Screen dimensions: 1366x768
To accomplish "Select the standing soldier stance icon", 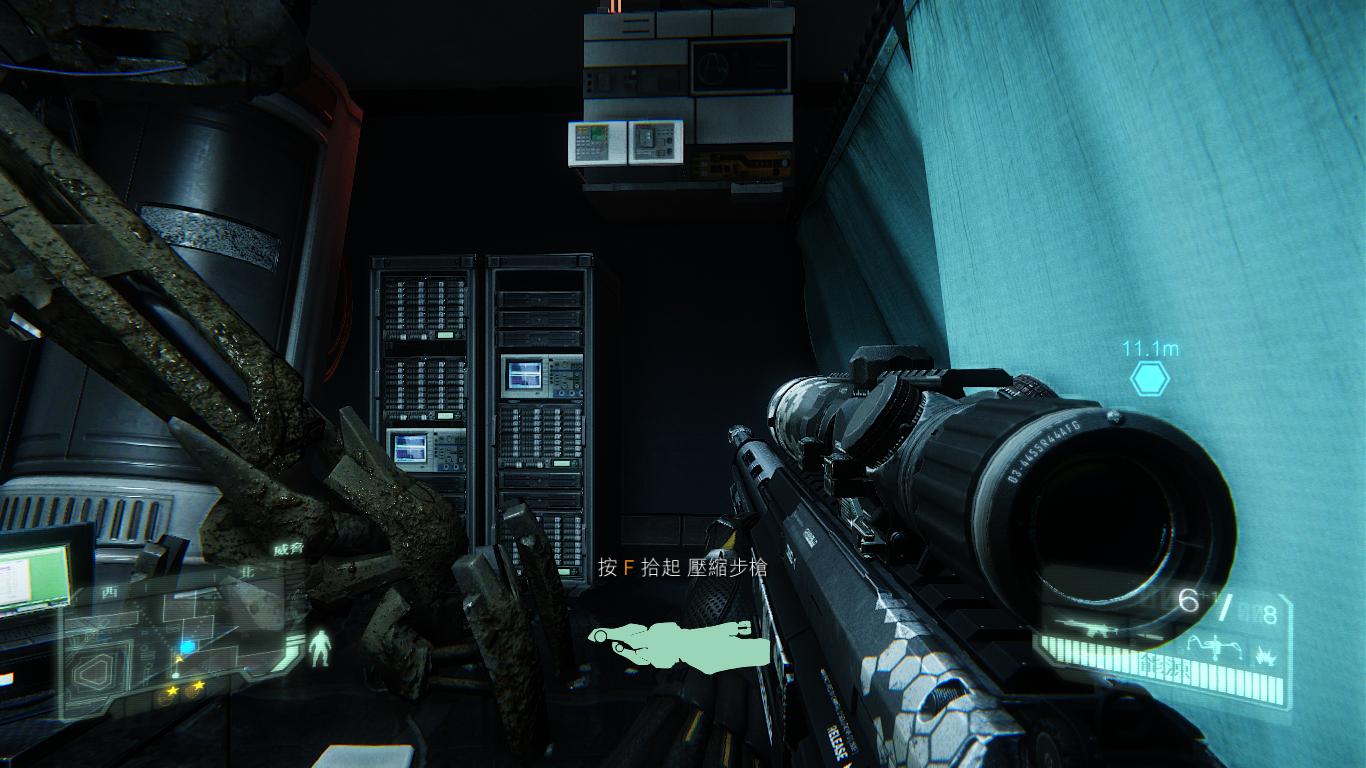I will tap(320, 648).
